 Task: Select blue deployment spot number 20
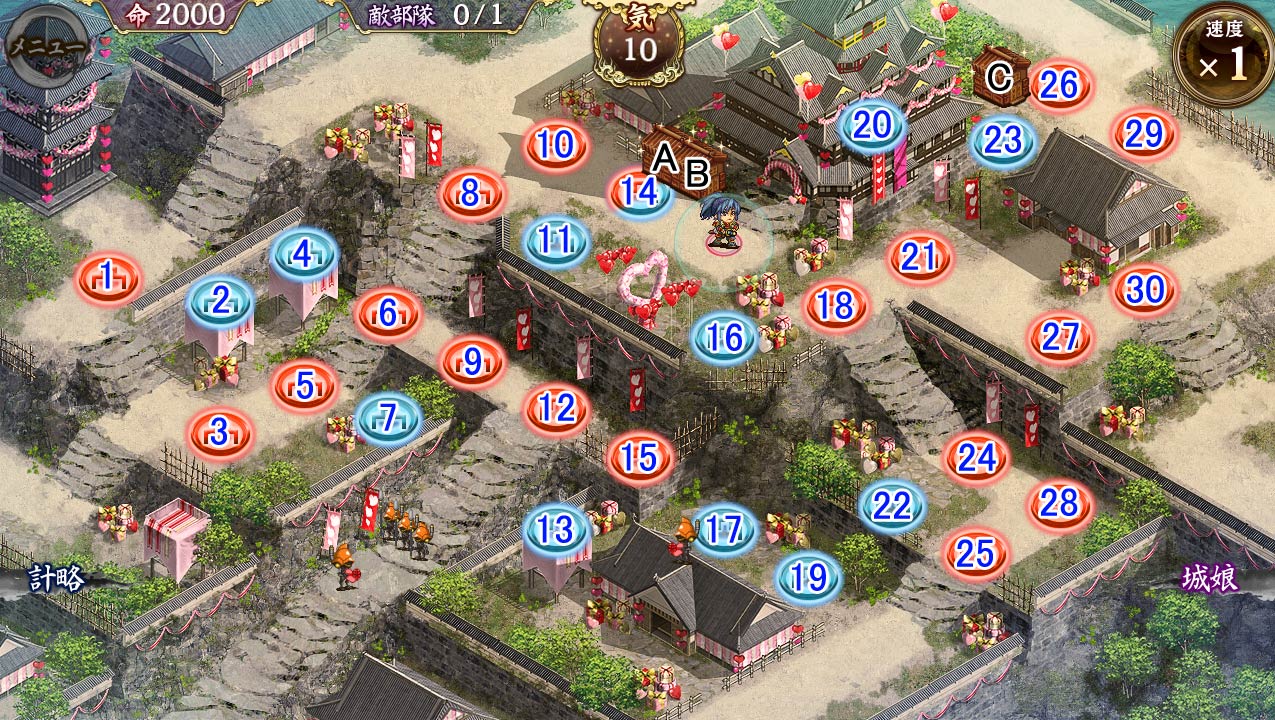(x=872, y=125)
